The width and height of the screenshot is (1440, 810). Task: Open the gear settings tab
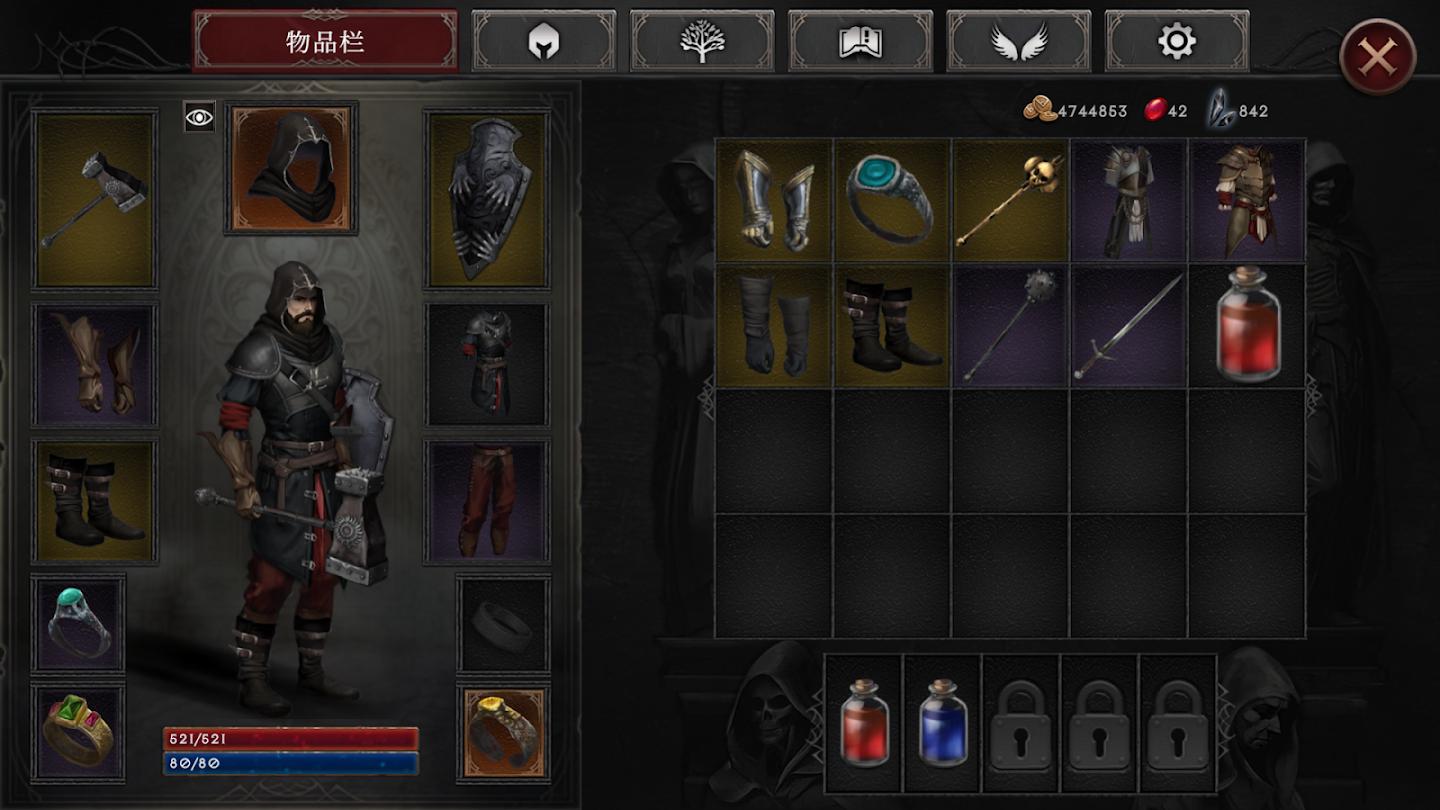coord(1176,42)
